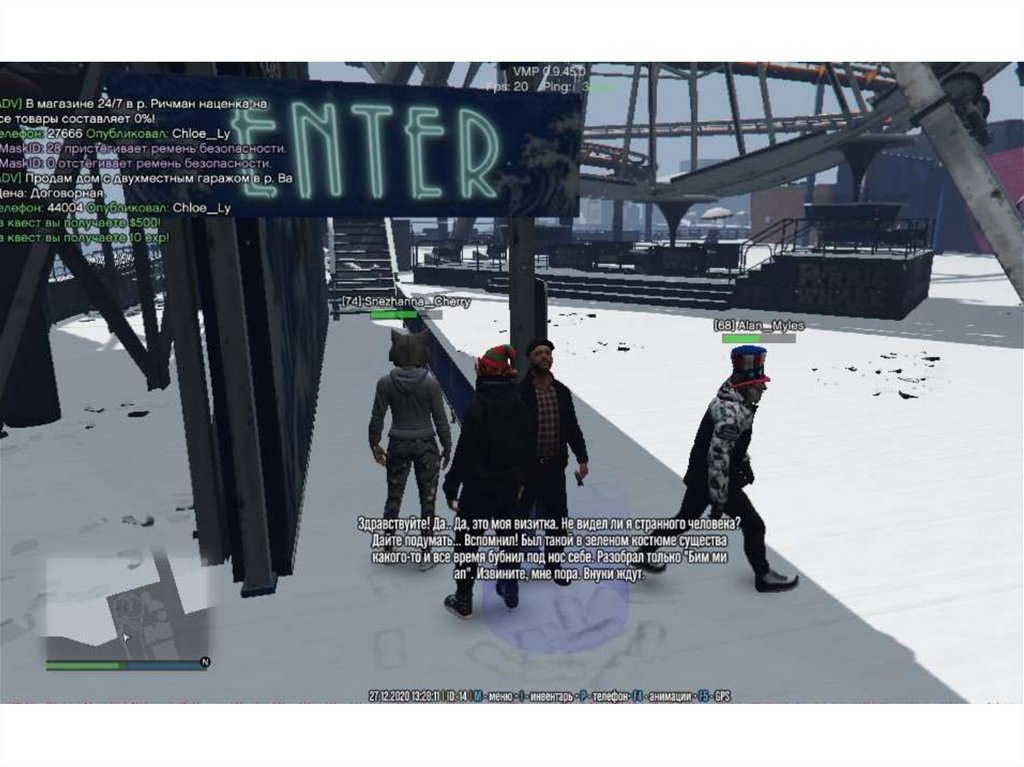This screenshot has width=1024, height=767.
Task: Open the chat log messages
Action: pos(140,169)
